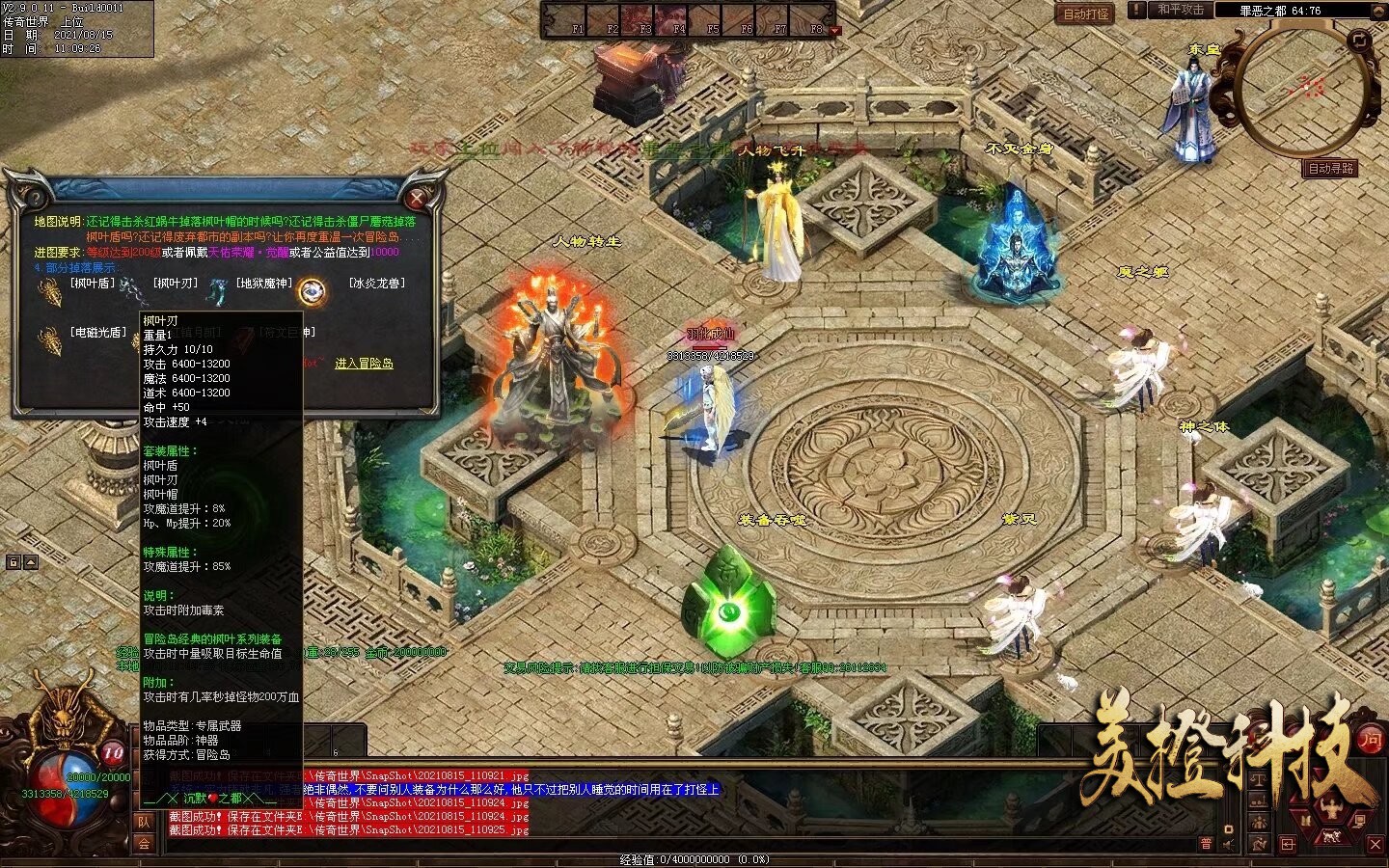Open the dialog's question mark help

(x=36, y=199)
